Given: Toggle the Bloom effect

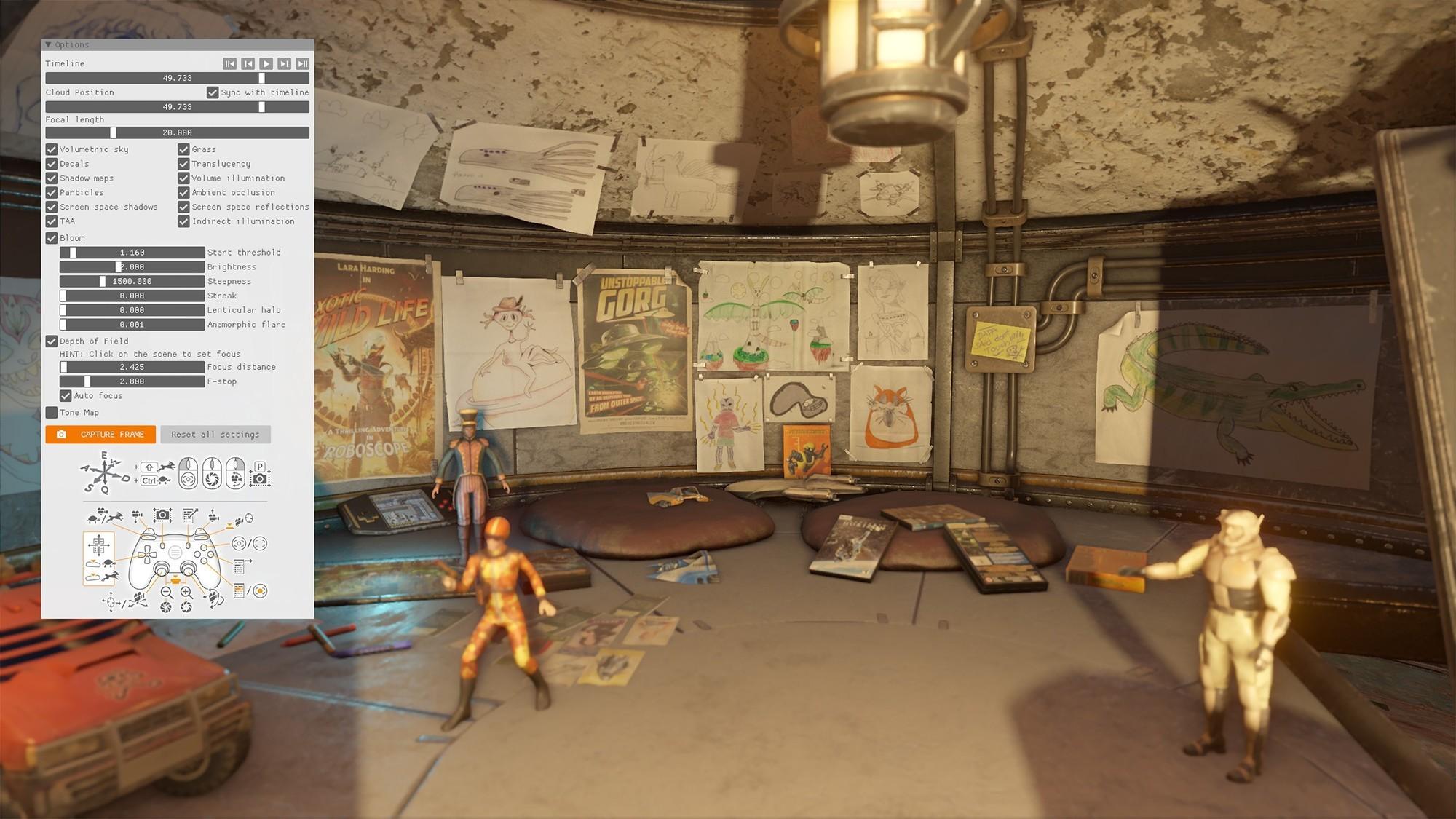Looking at the screenshot, I should pyautogui.click(x=52, y=238).
